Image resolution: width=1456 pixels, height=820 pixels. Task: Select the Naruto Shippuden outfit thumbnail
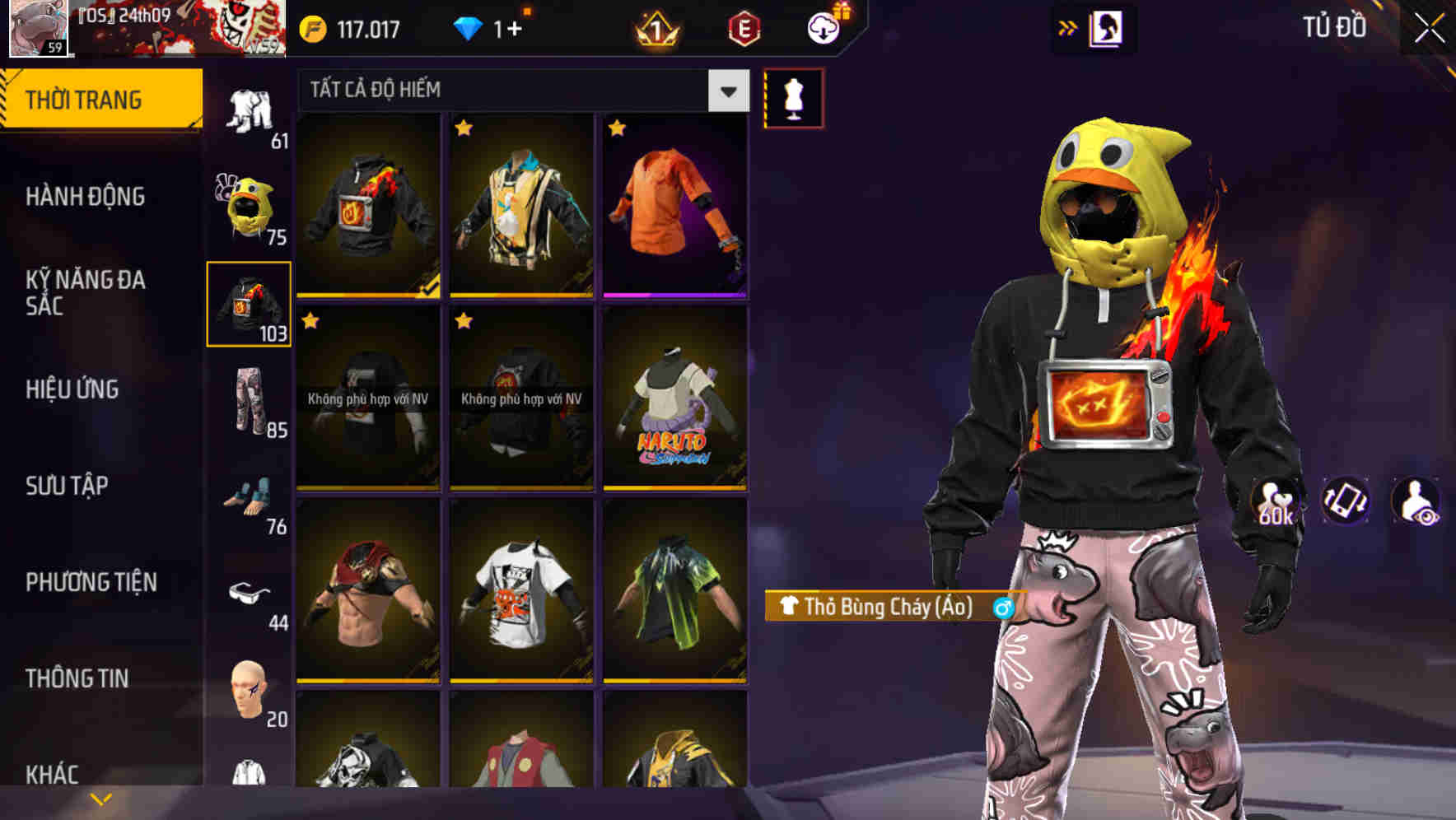(675, 404)
